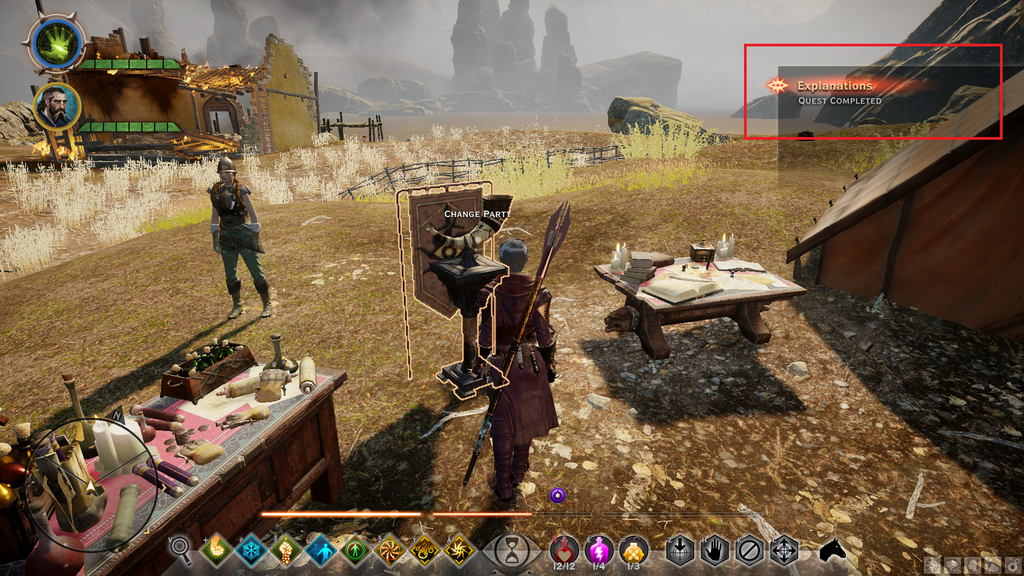This screenshot has height=576, width=1024.
Task: Open the journal book icon
Action: (953, 565)
